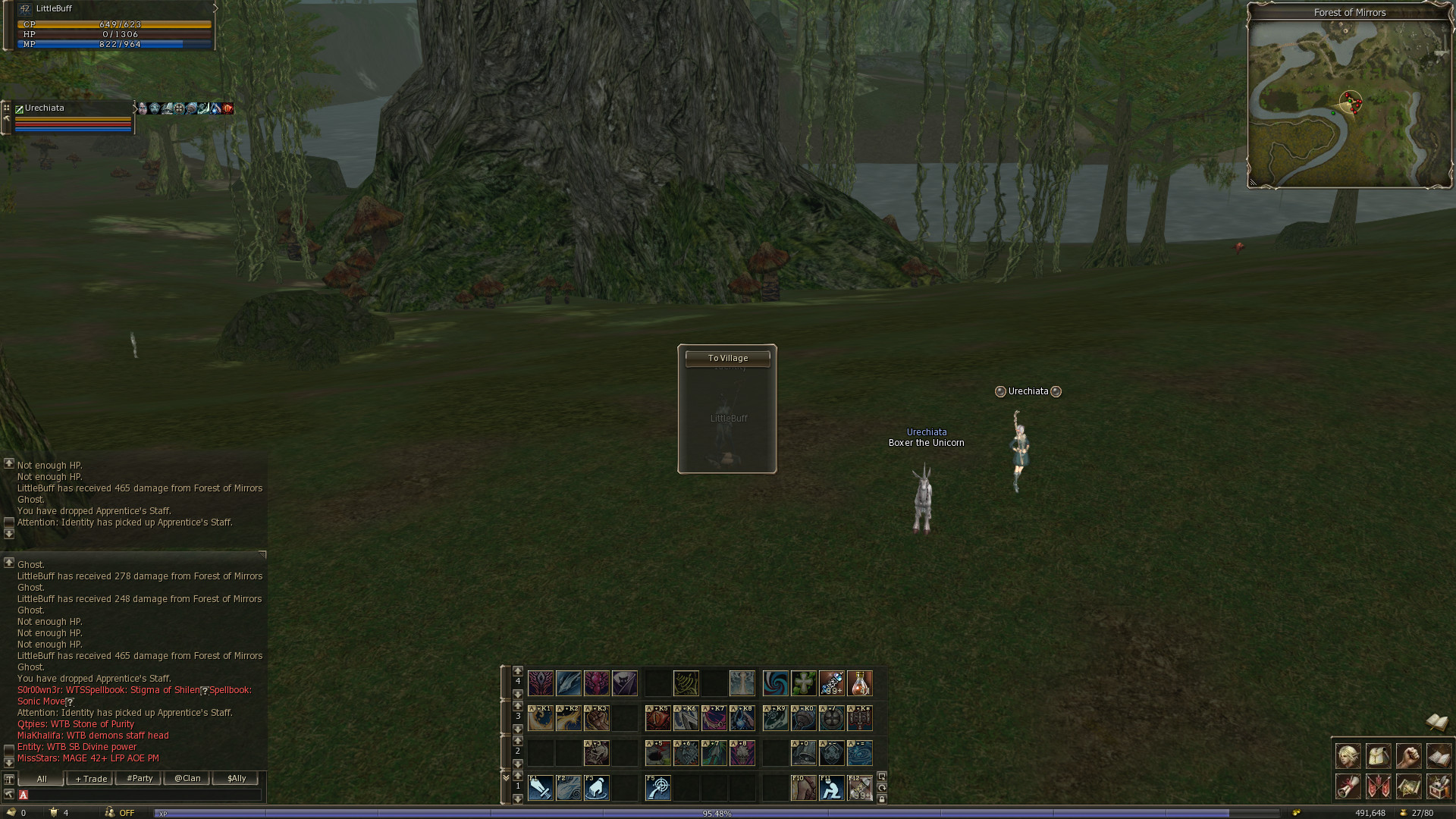Show the $Ally chat tab
The width and height of the screenshot is (1456, 819).
(236, 779)
